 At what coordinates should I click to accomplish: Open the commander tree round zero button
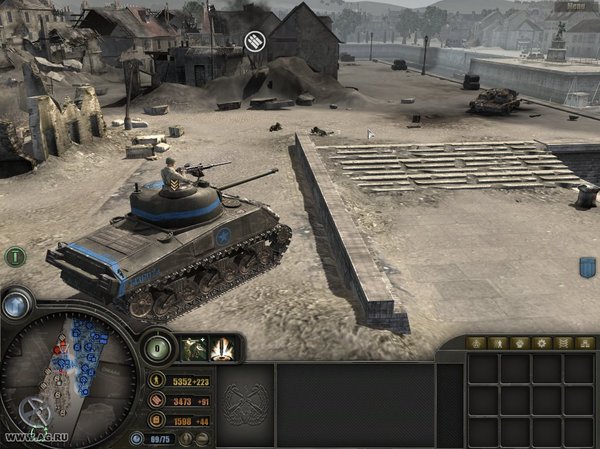click(x=158, y=349)
